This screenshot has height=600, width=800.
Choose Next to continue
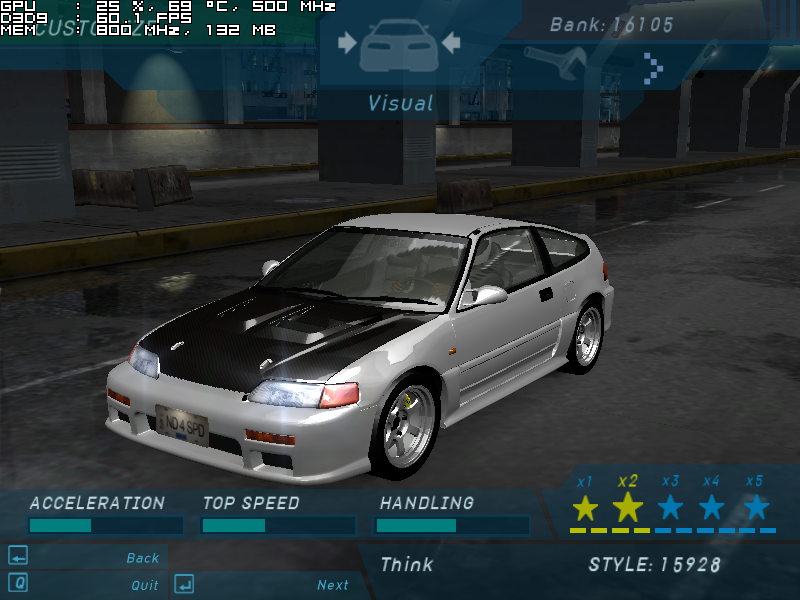pyautogui.click(x=332, y=585)
